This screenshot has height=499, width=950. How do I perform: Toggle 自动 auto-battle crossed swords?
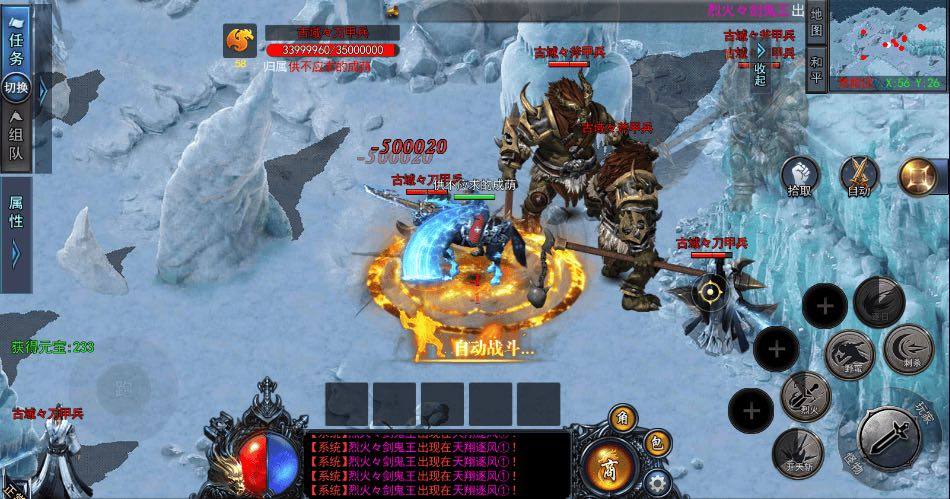(x=859, y=176)
